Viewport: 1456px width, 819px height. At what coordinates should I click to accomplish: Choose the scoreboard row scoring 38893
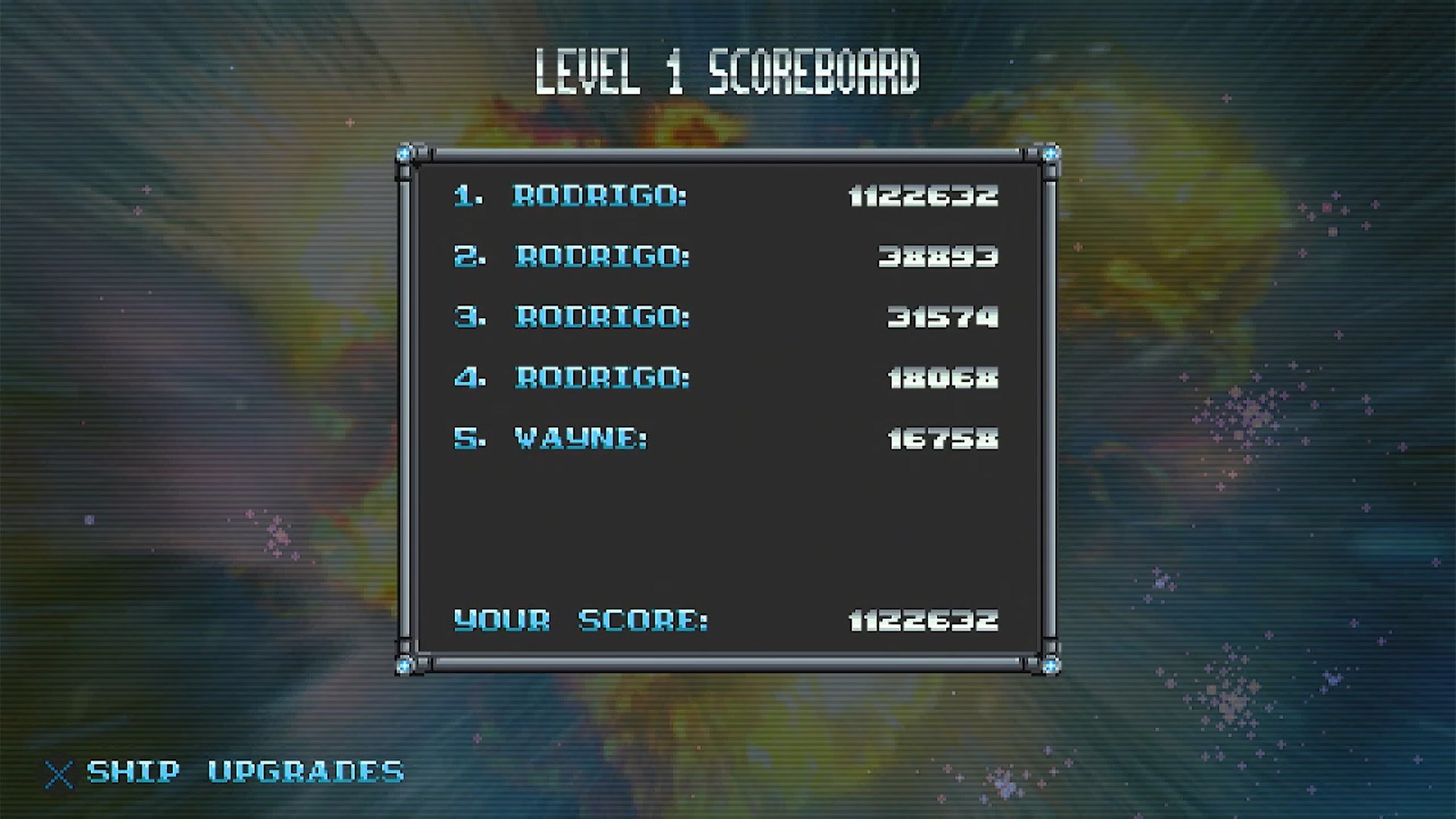(726, 256)
